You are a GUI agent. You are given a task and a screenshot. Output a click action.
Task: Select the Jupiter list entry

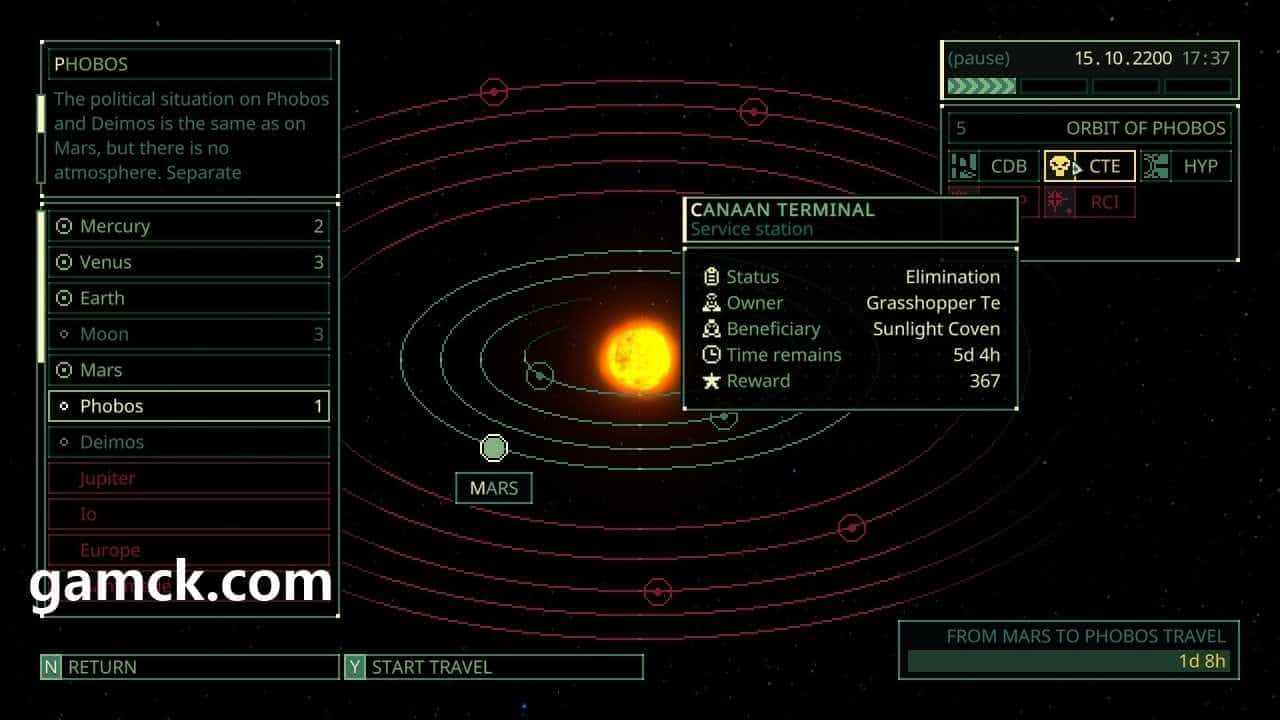[188, 479]
